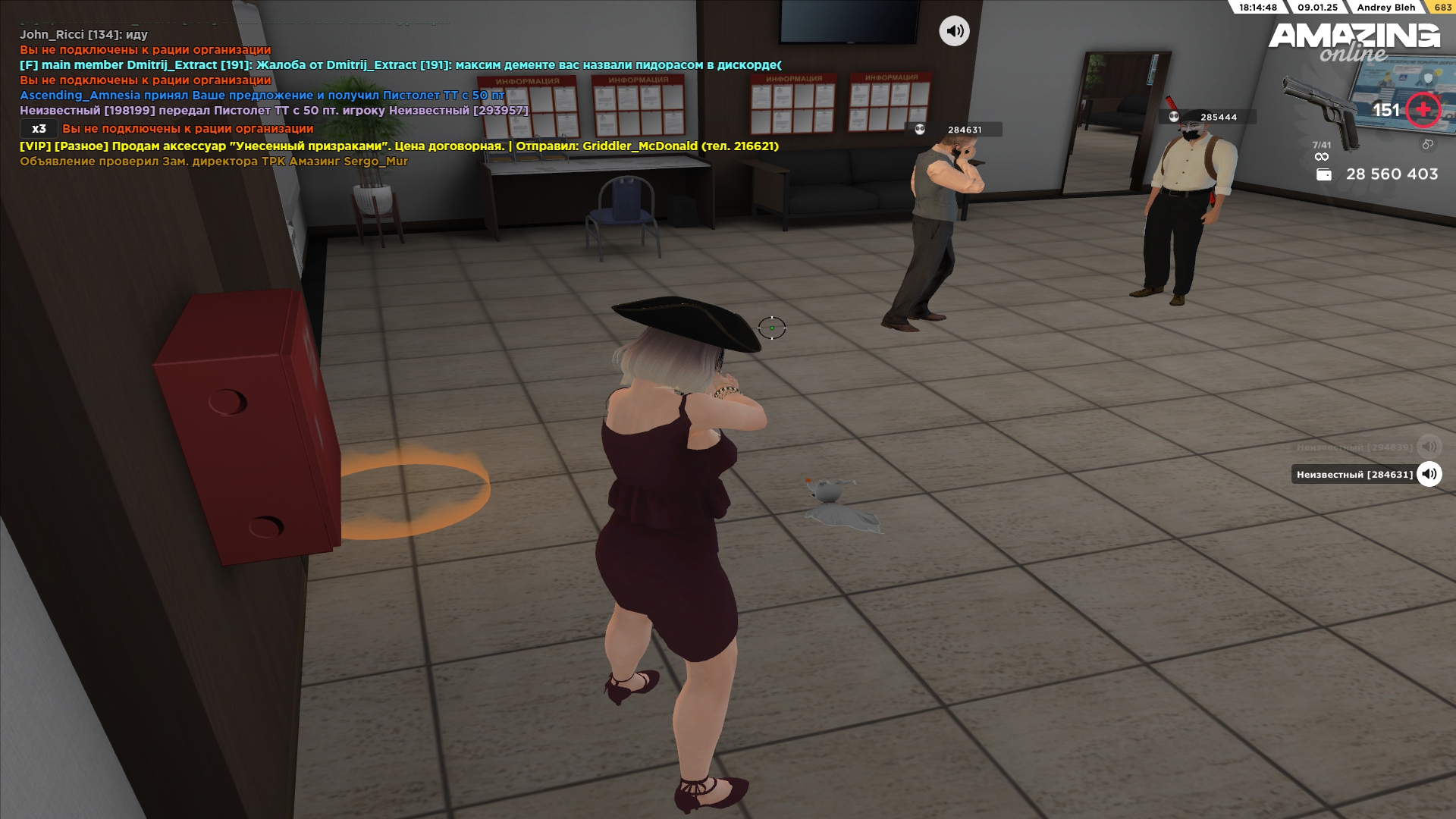Open the wallet money icon
This screenshot has width=1456, height=819.
[1324, 174]
